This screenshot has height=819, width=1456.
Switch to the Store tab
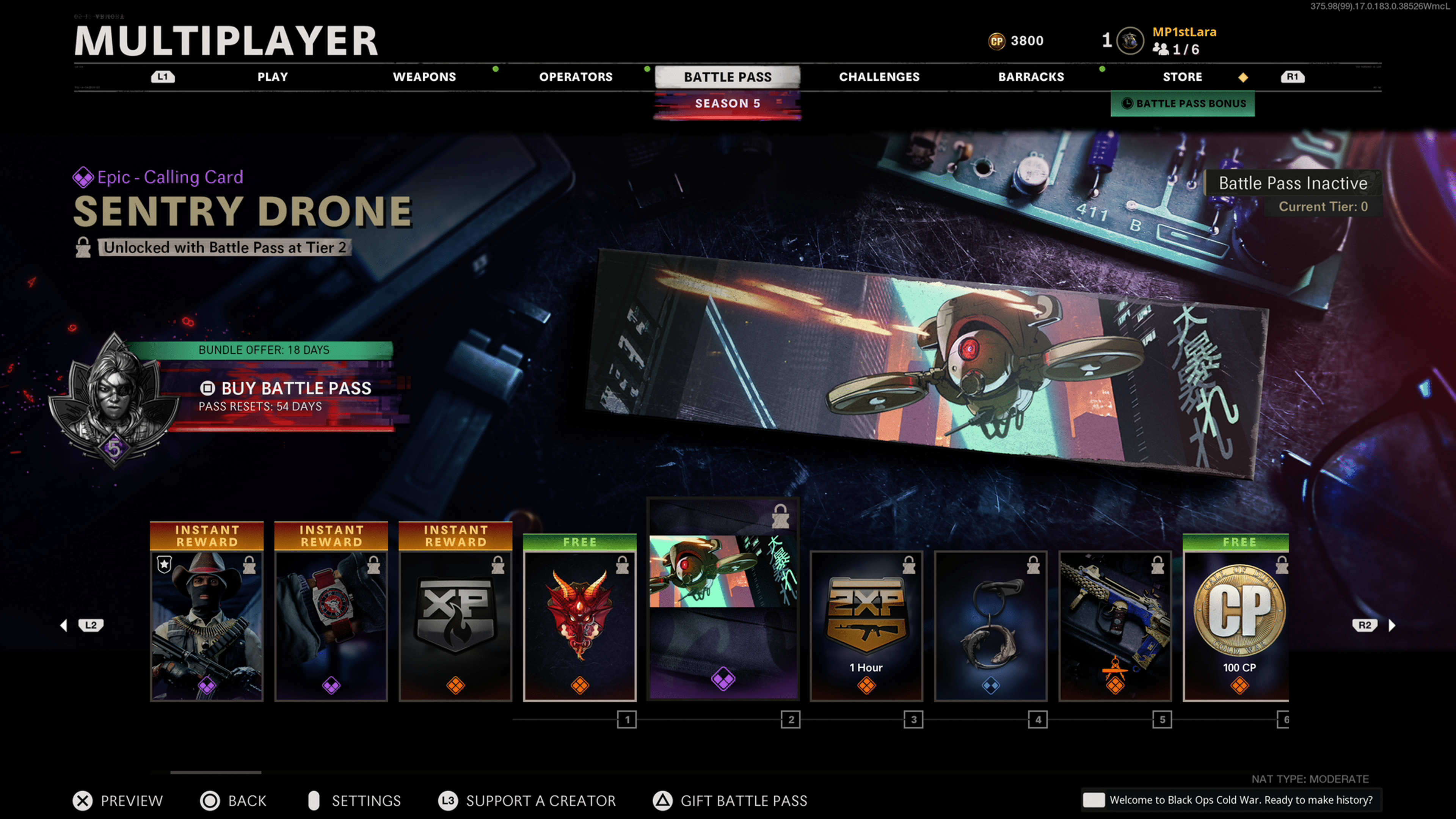pyautogui.click(x=1182, y=77)
